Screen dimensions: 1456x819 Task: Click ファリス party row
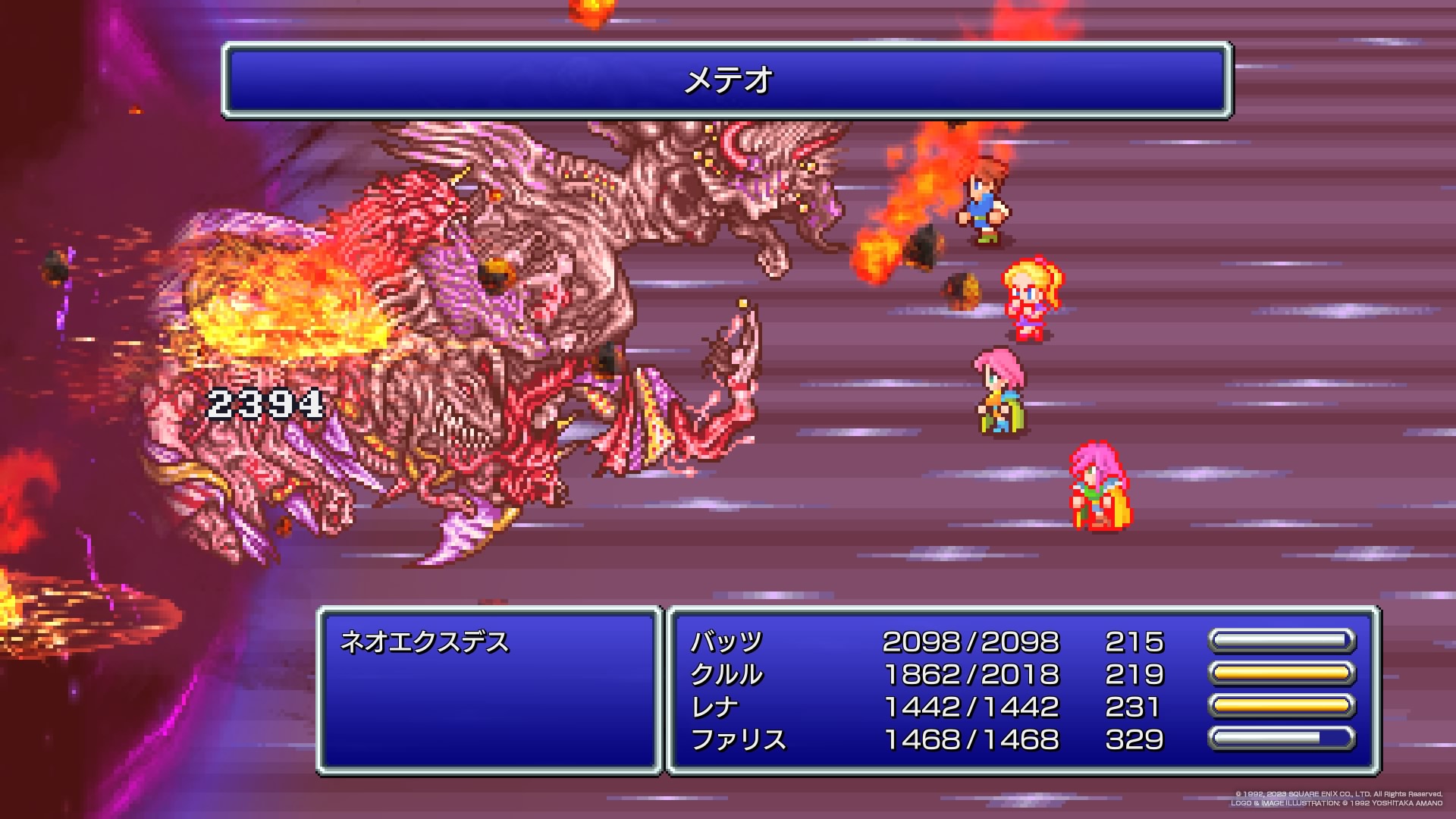[x=738, y=740]
